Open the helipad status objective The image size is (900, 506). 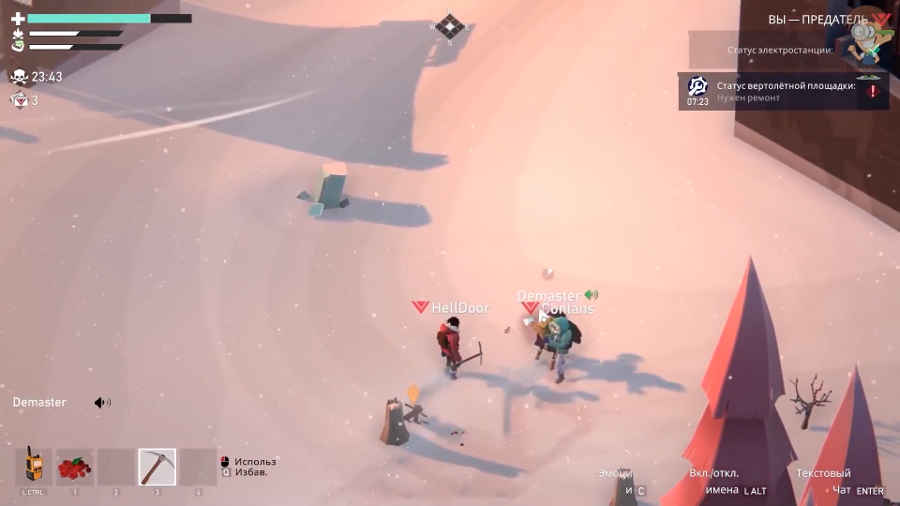pos(782,91)
